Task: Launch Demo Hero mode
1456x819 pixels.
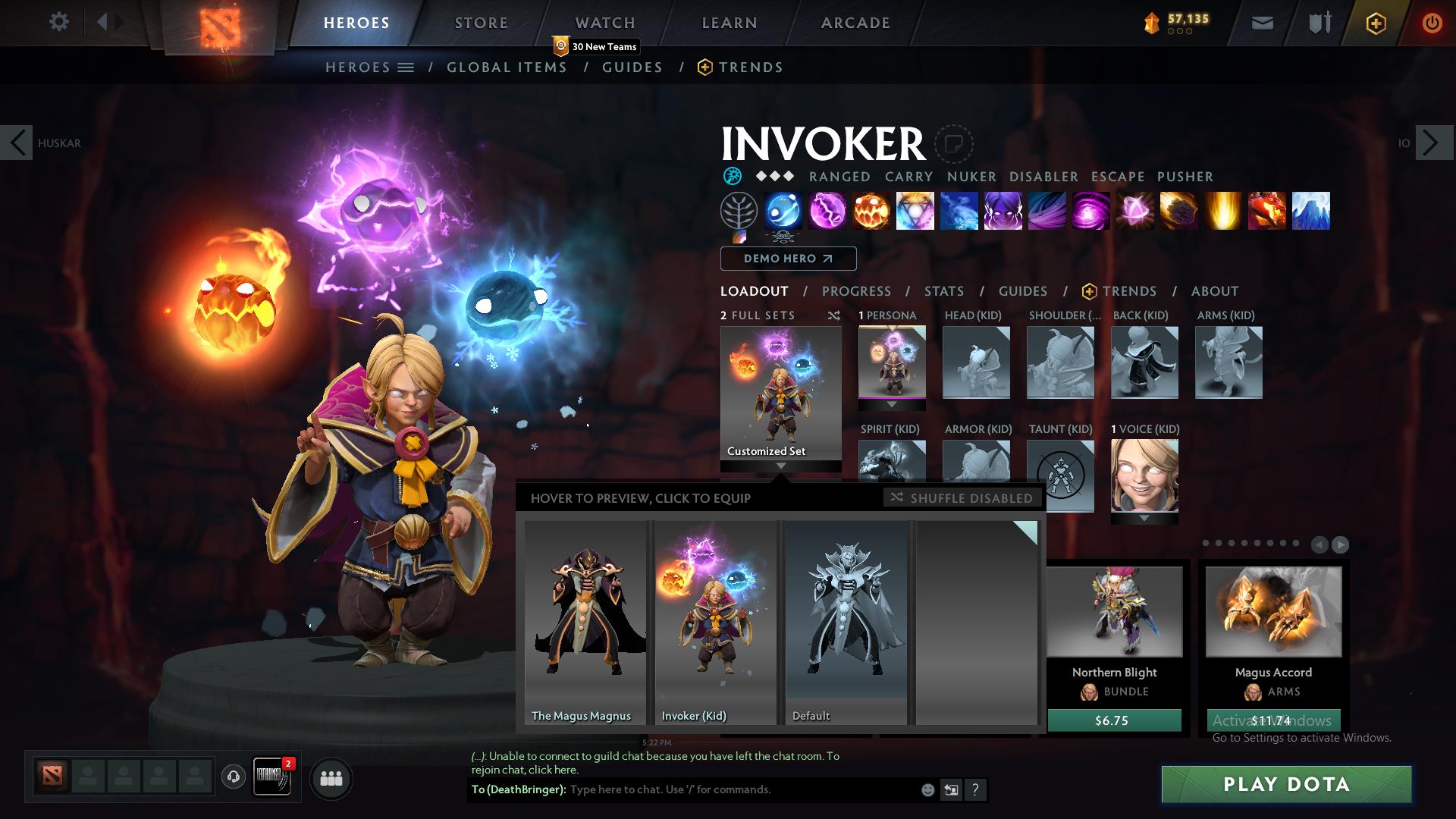Action: [788, 259]
